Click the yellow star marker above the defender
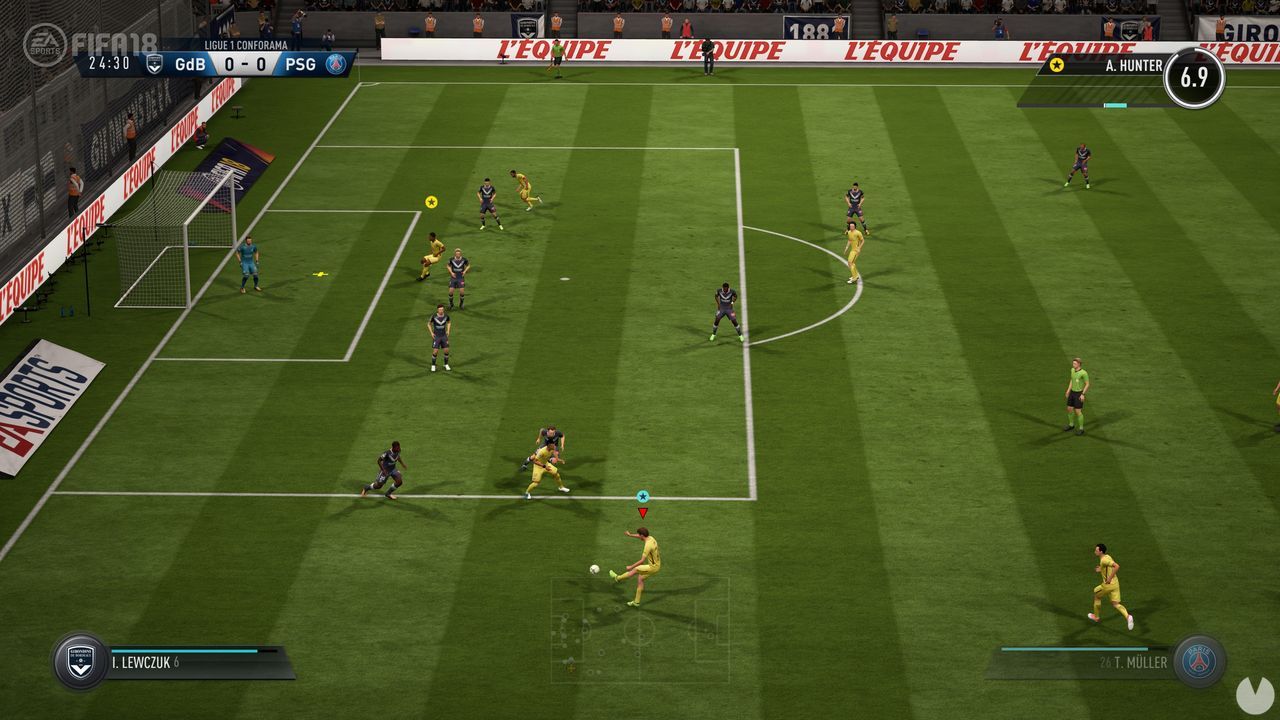This screenshot has height=720, width=1280. [430, 200]
